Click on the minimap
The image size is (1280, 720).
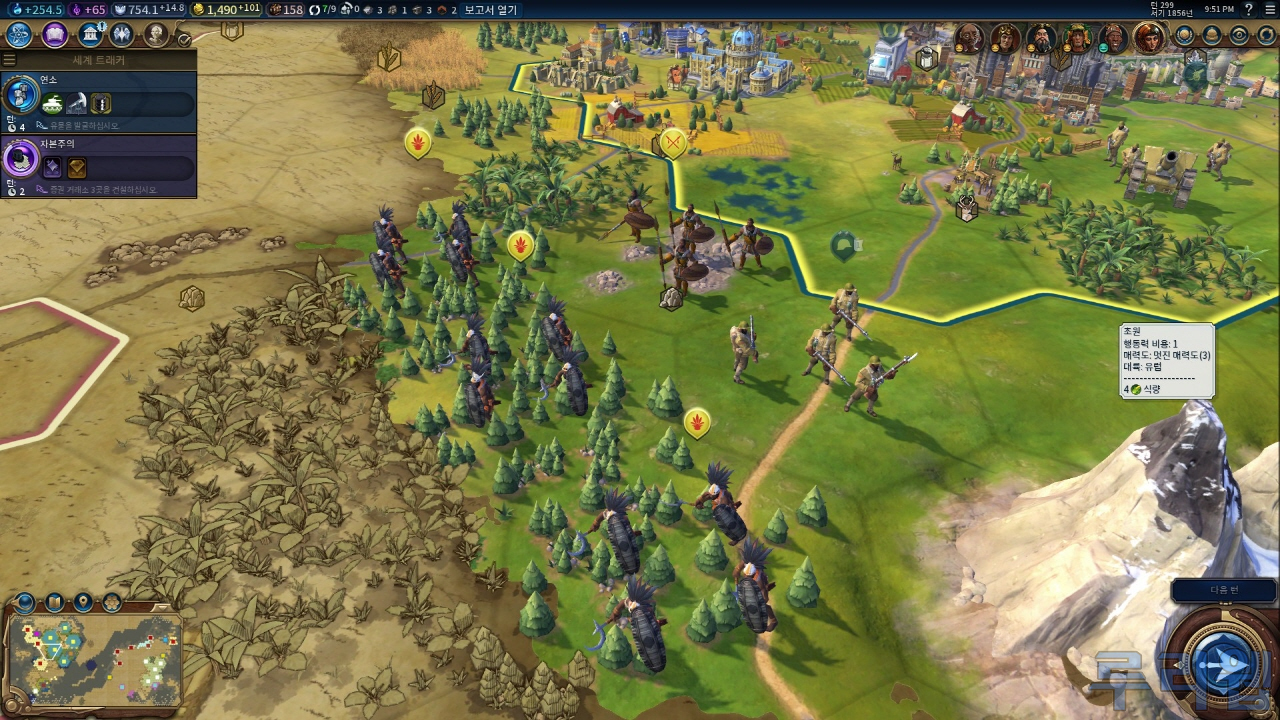pyautogui.click(x=95, y=660)
